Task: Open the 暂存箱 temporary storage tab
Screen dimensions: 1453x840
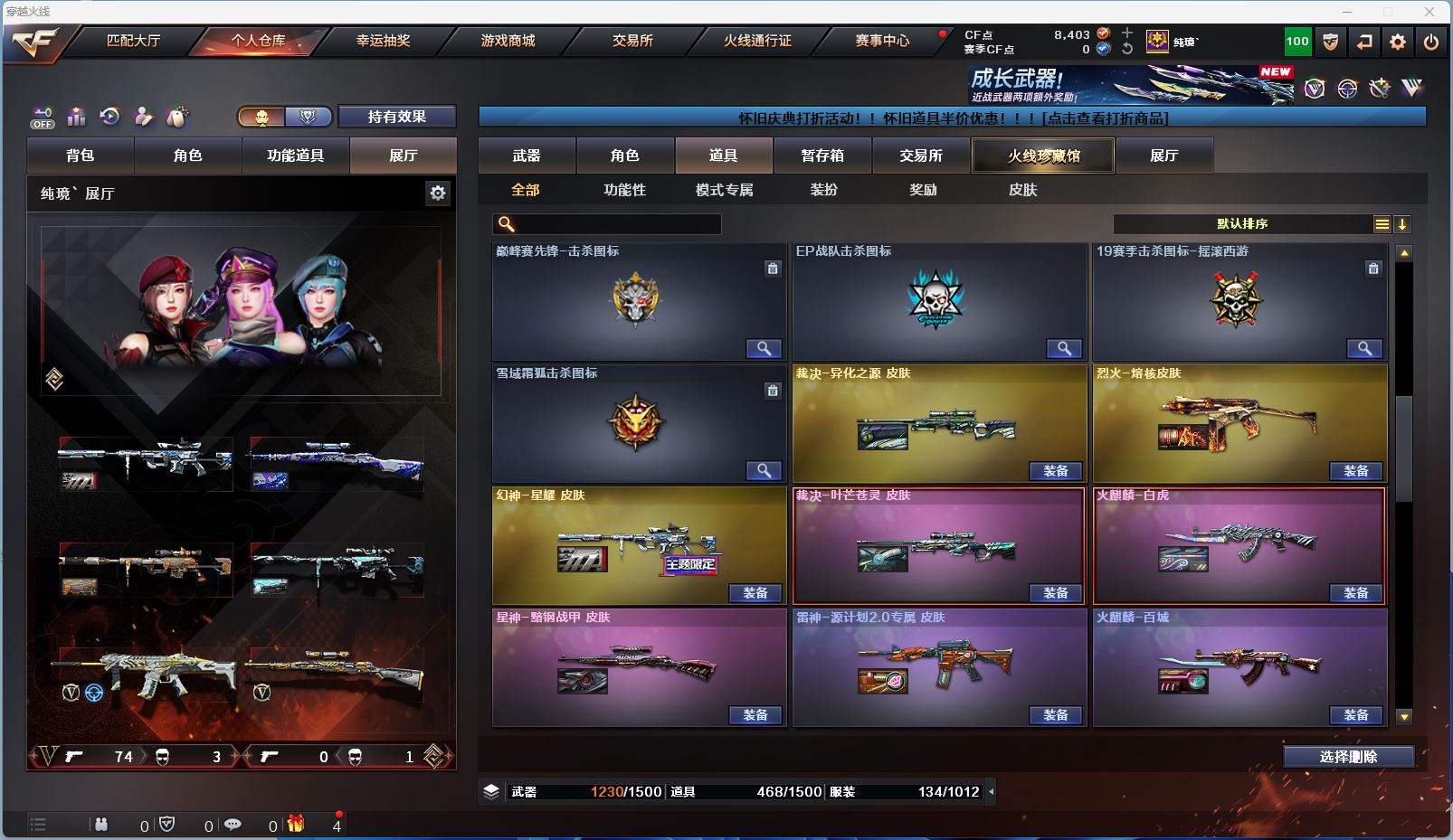Action: click(x=821, y=156)
